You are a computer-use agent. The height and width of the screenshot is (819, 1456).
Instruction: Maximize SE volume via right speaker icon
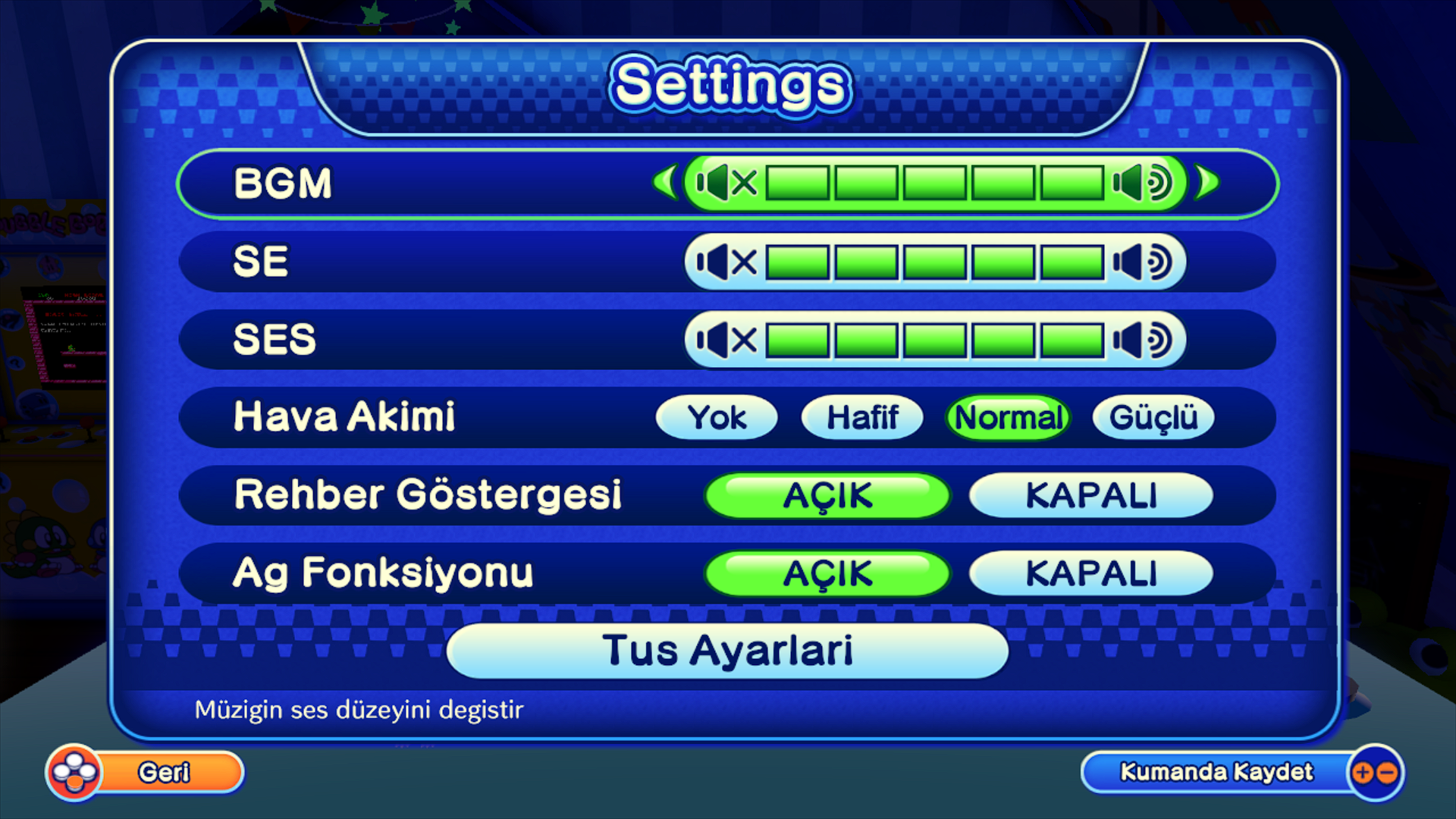[1141, 262]
